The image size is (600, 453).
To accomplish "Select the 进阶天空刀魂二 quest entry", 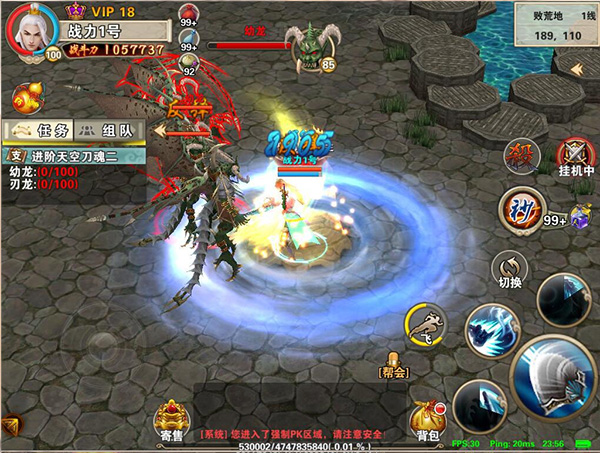I will (70, 155).
